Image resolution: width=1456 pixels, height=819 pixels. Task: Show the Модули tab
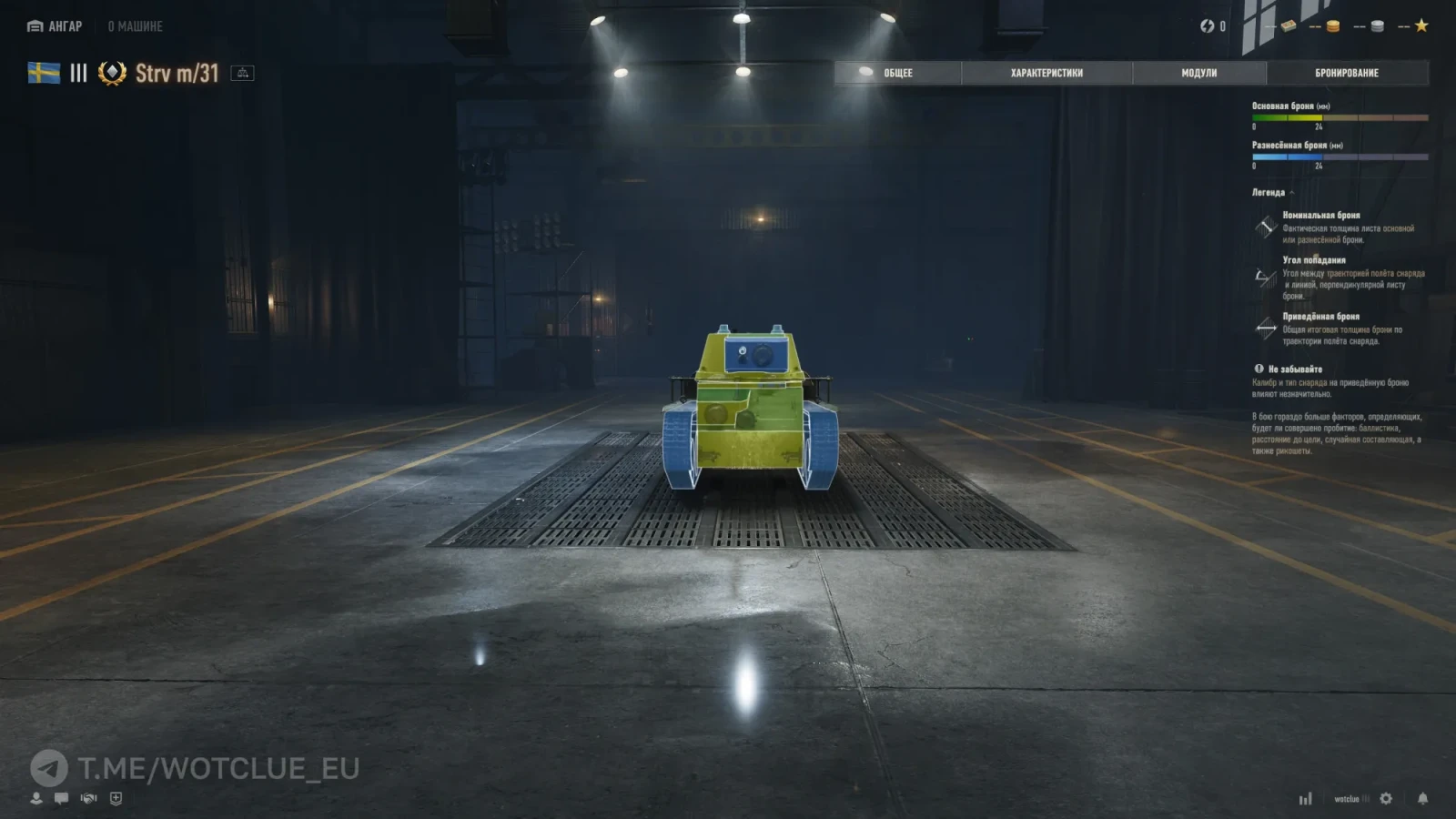tap(1198, 73)
